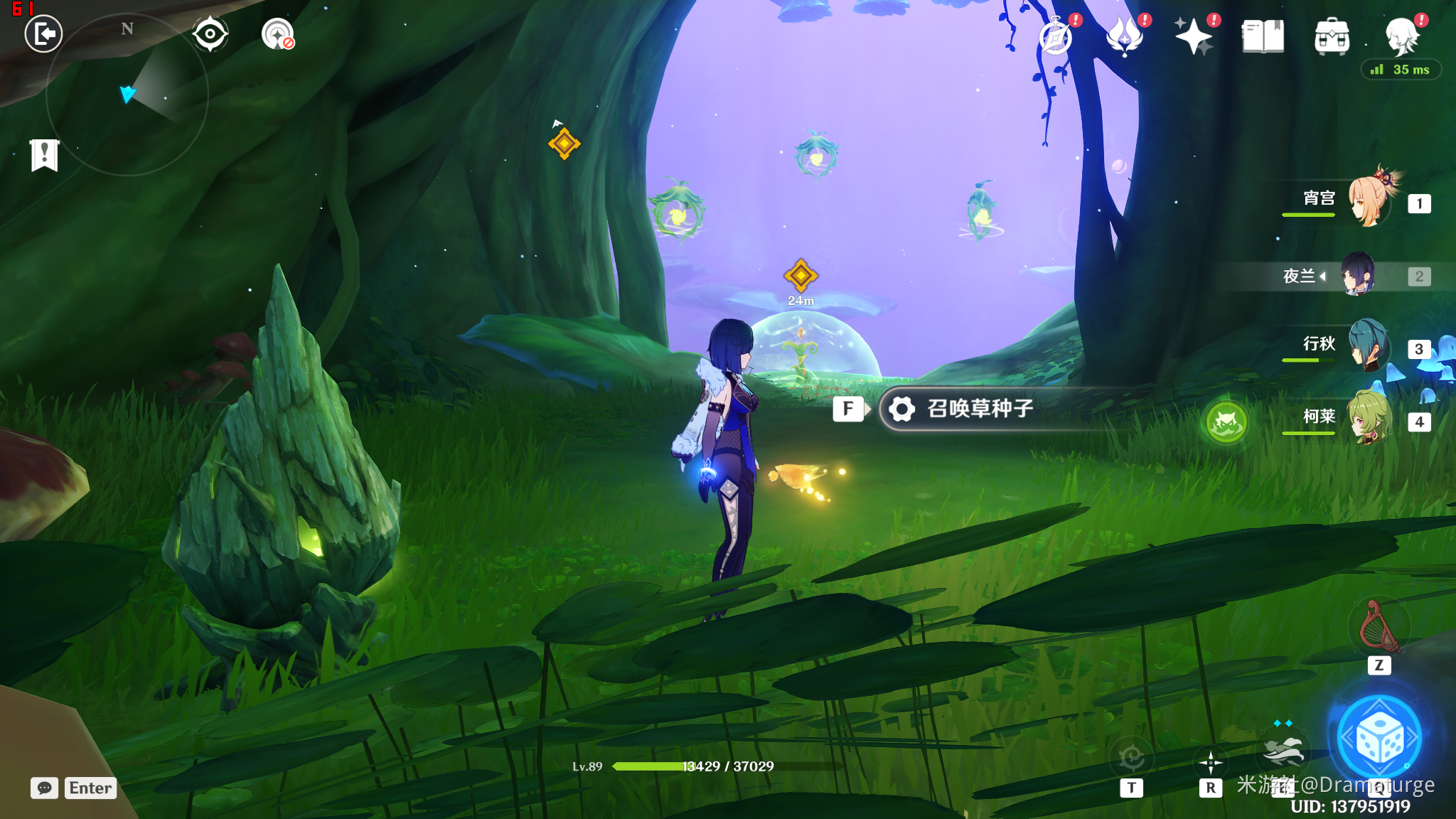Activate the dice elemental burst
Screen dimensions: 1456x819
1379,738
